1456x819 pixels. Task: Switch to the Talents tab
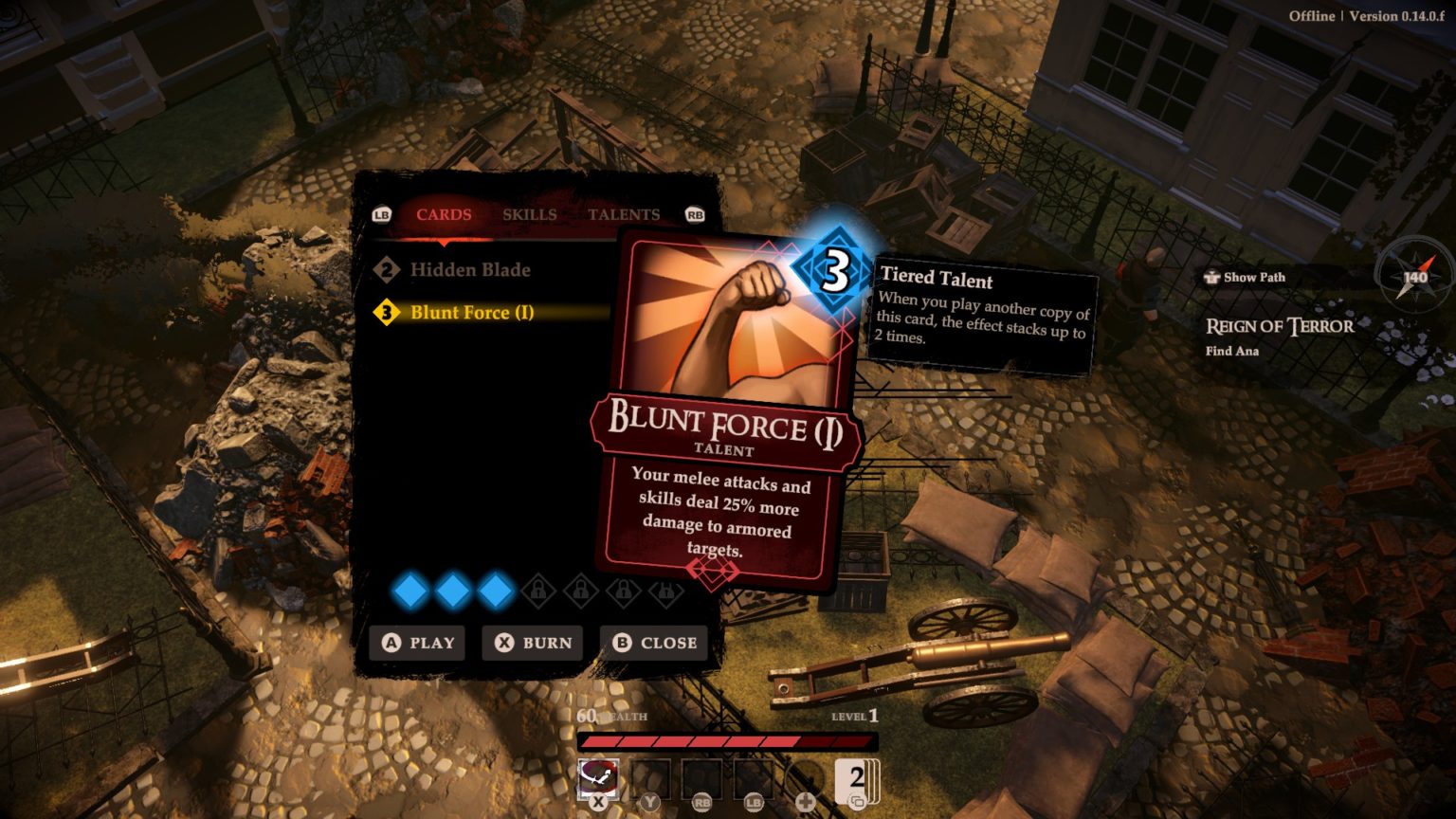tap(623, 214)
